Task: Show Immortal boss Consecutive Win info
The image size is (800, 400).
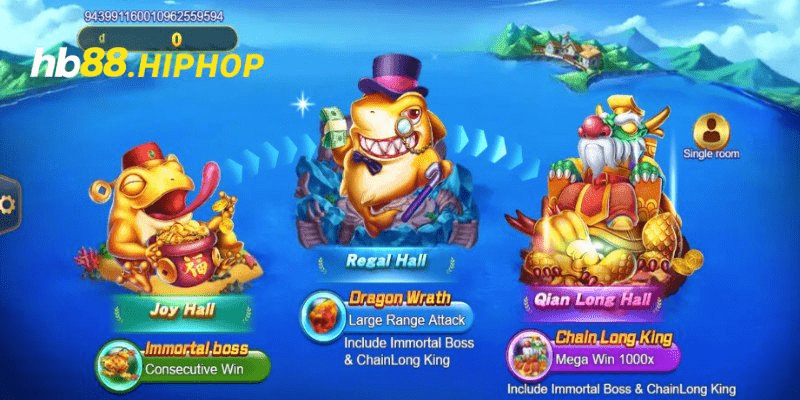Action: click(185, 360)
